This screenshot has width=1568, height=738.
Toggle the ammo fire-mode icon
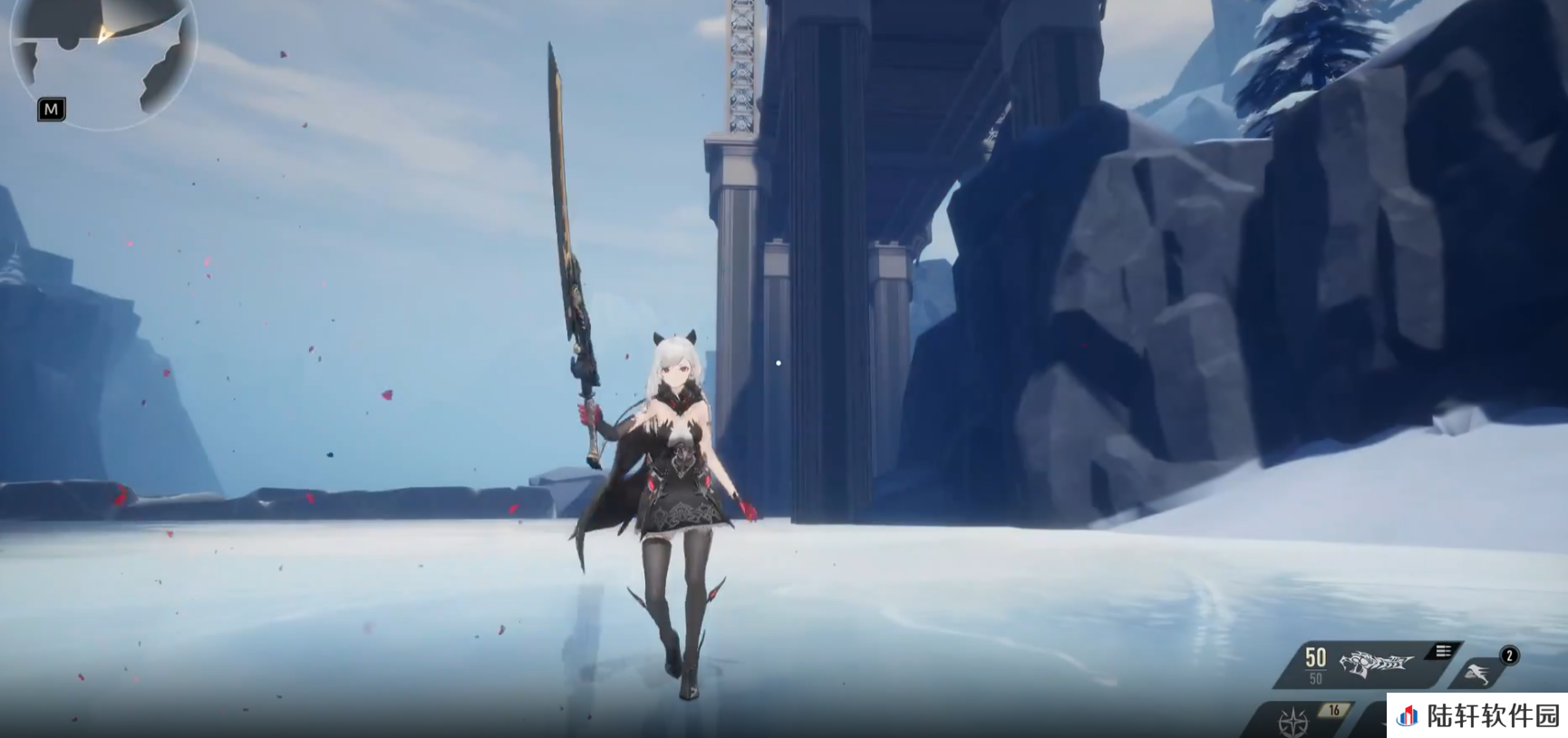click(1443, 651)
